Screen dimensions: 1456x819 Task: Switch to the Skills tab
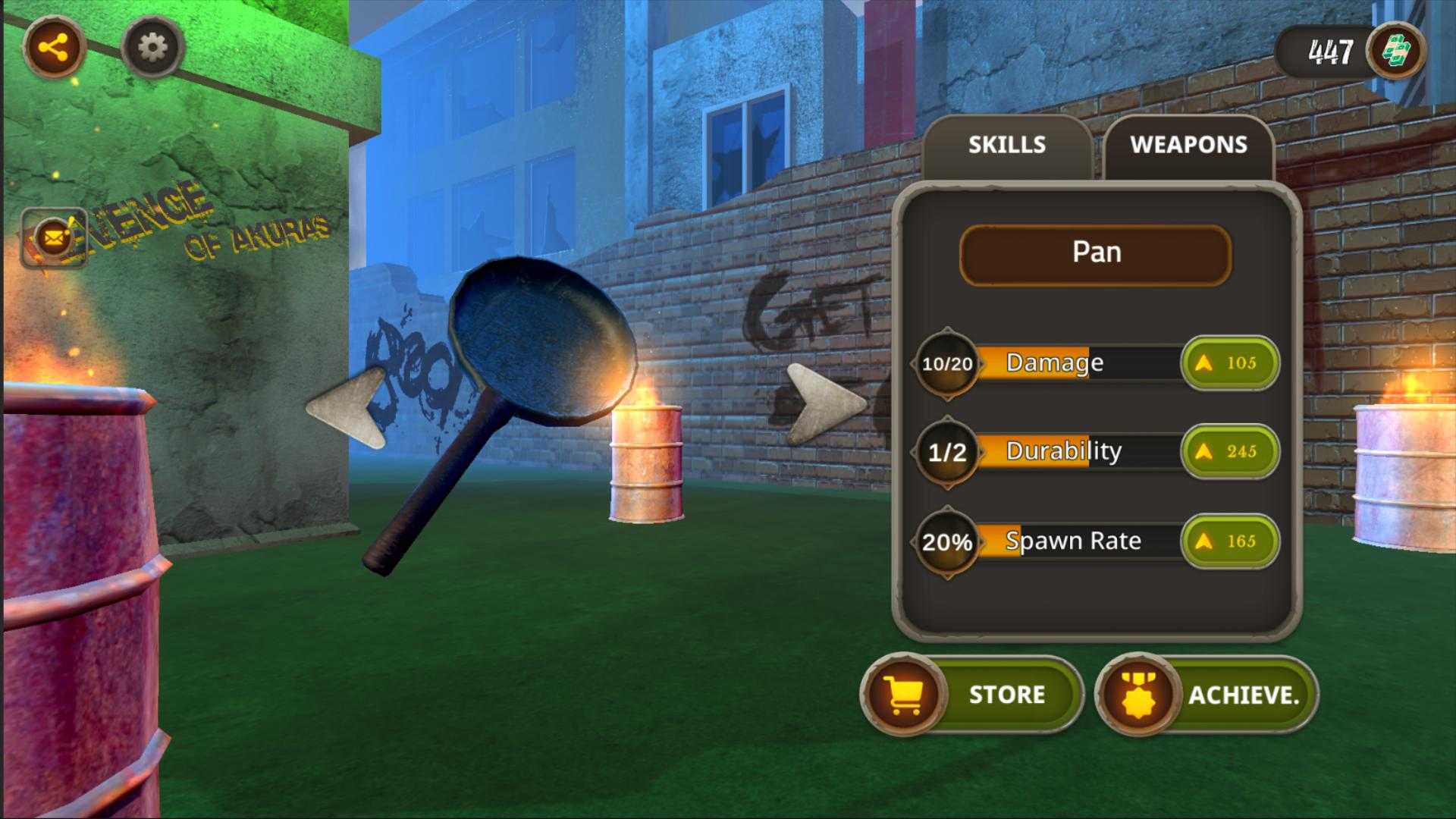click(x=1006, y=146)
